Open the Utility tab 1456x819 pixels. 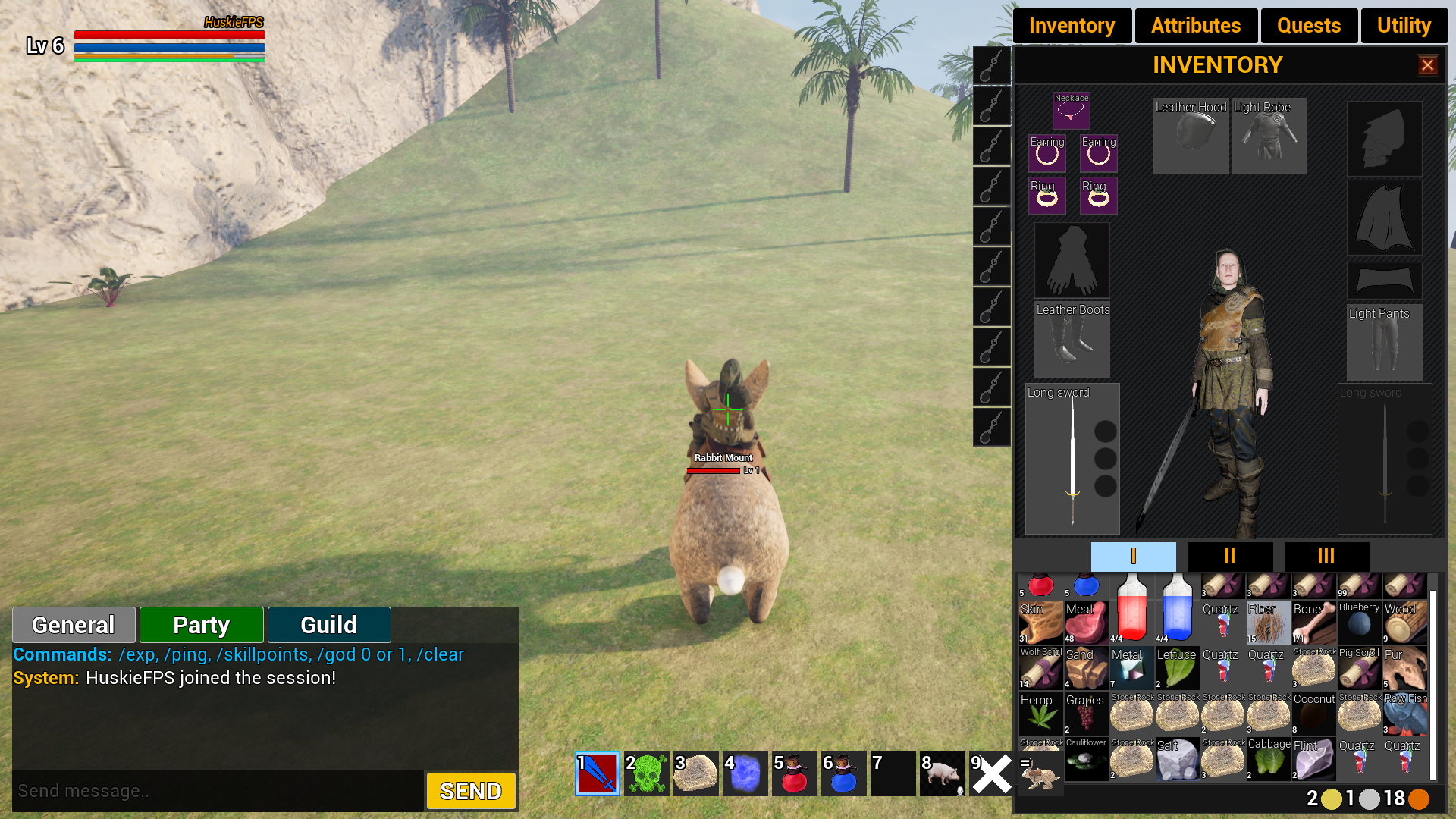point(1404,26)
